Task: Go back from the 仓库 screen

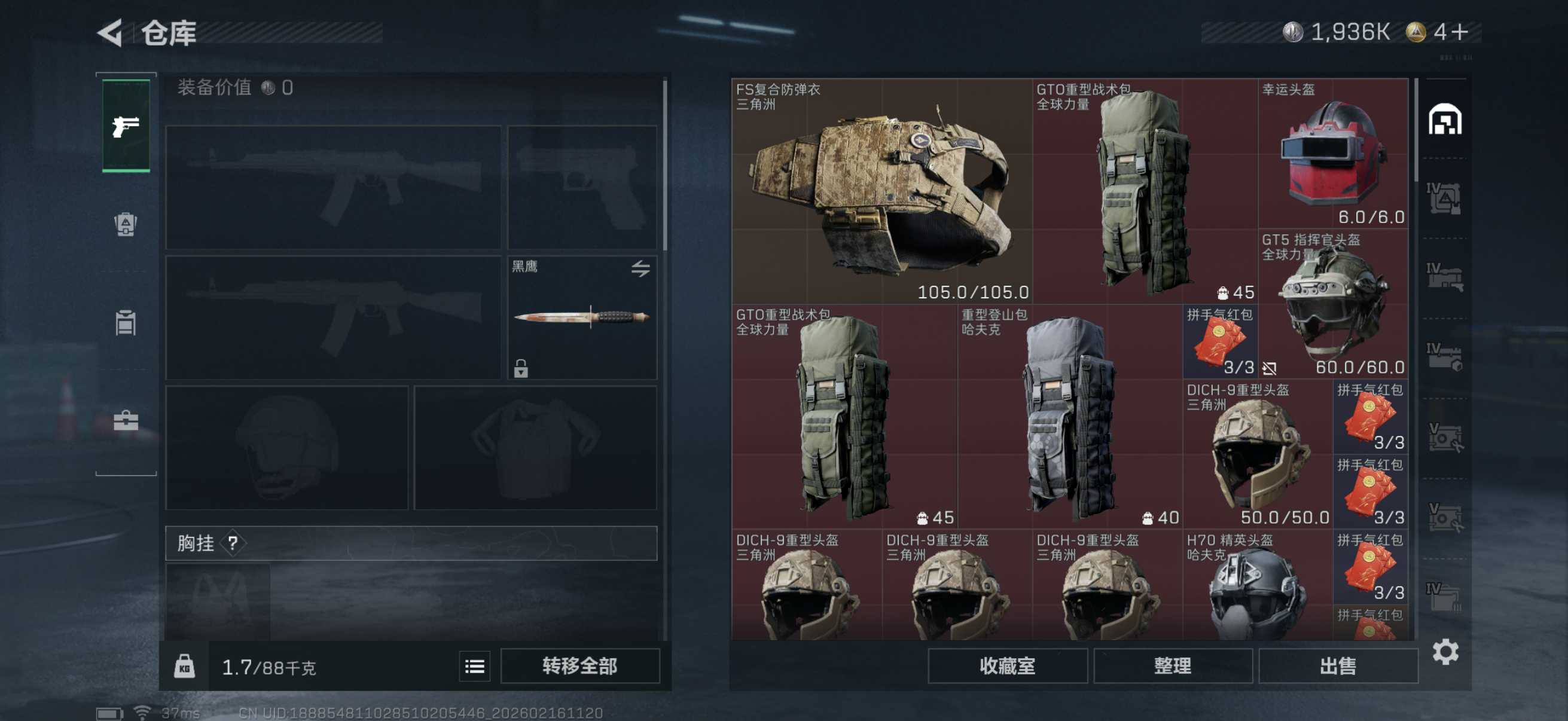Action: coord(111,33)
